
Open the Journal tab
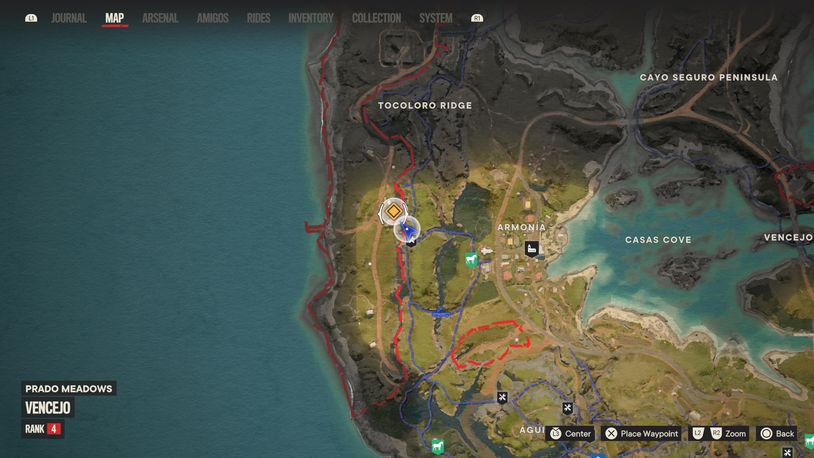click(69, 18)
